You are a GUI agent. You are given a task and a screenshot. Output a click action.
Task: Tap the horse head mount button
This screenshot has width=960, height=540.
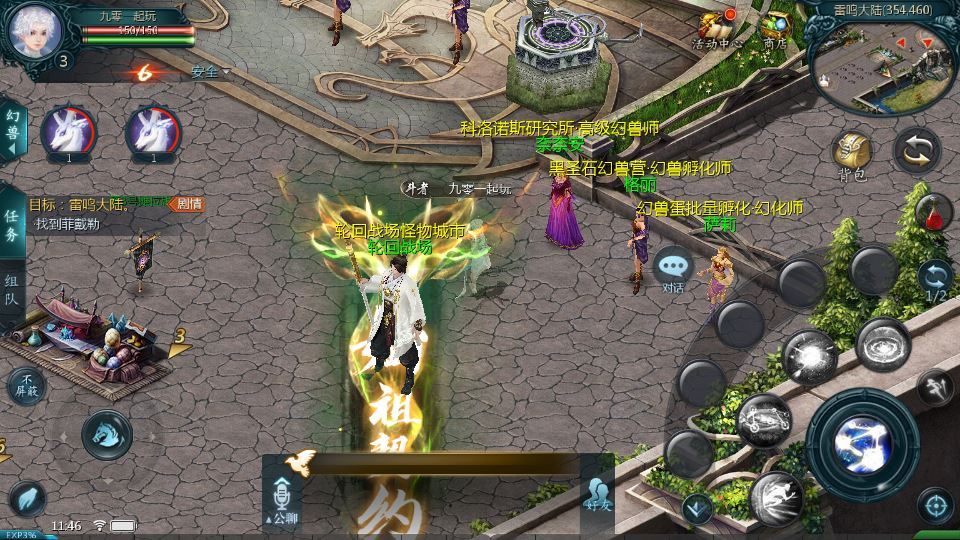[106, 435]
